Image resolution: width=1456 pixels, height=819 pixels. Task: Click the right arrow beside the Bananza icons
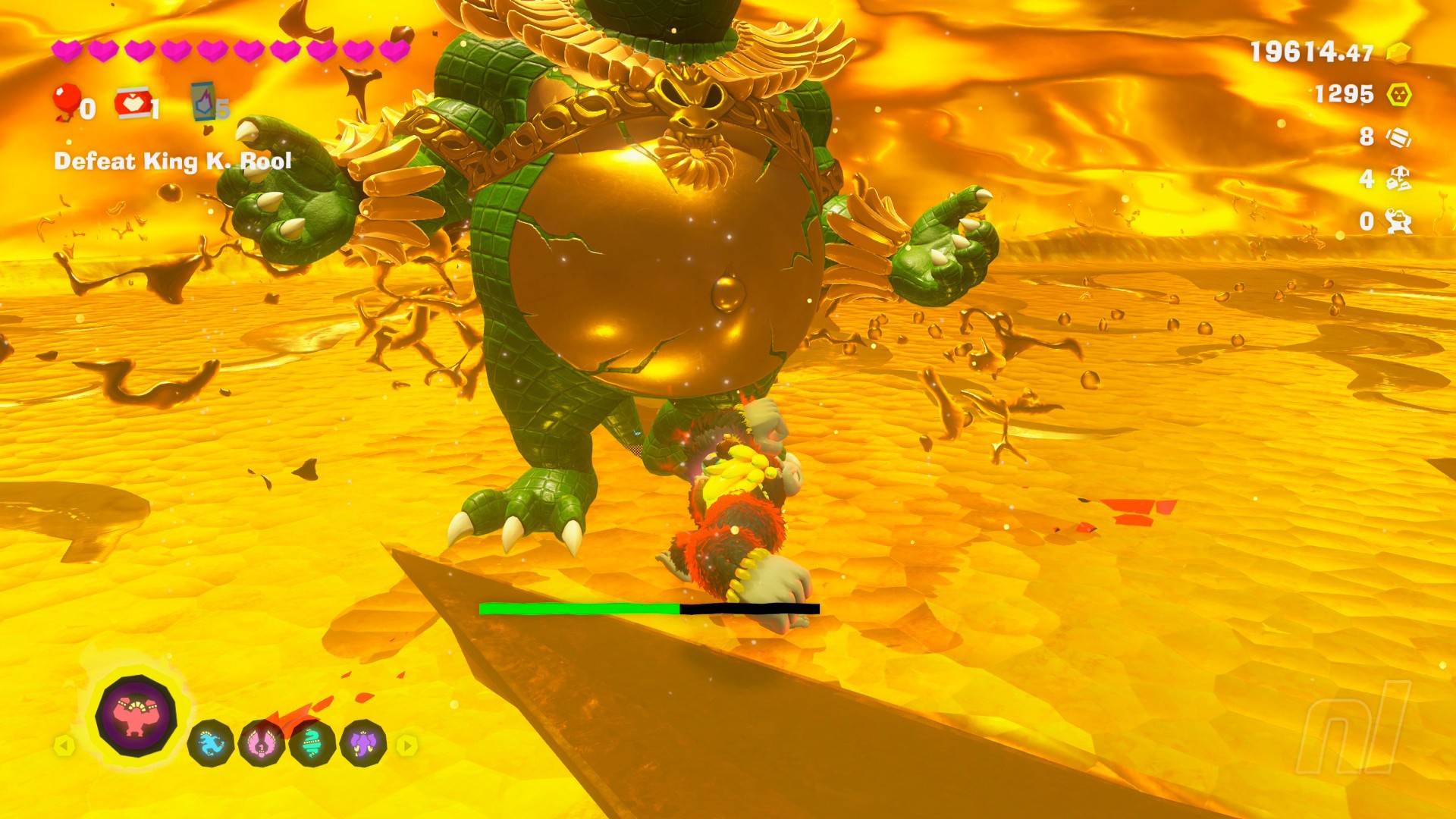click(407, 746)
